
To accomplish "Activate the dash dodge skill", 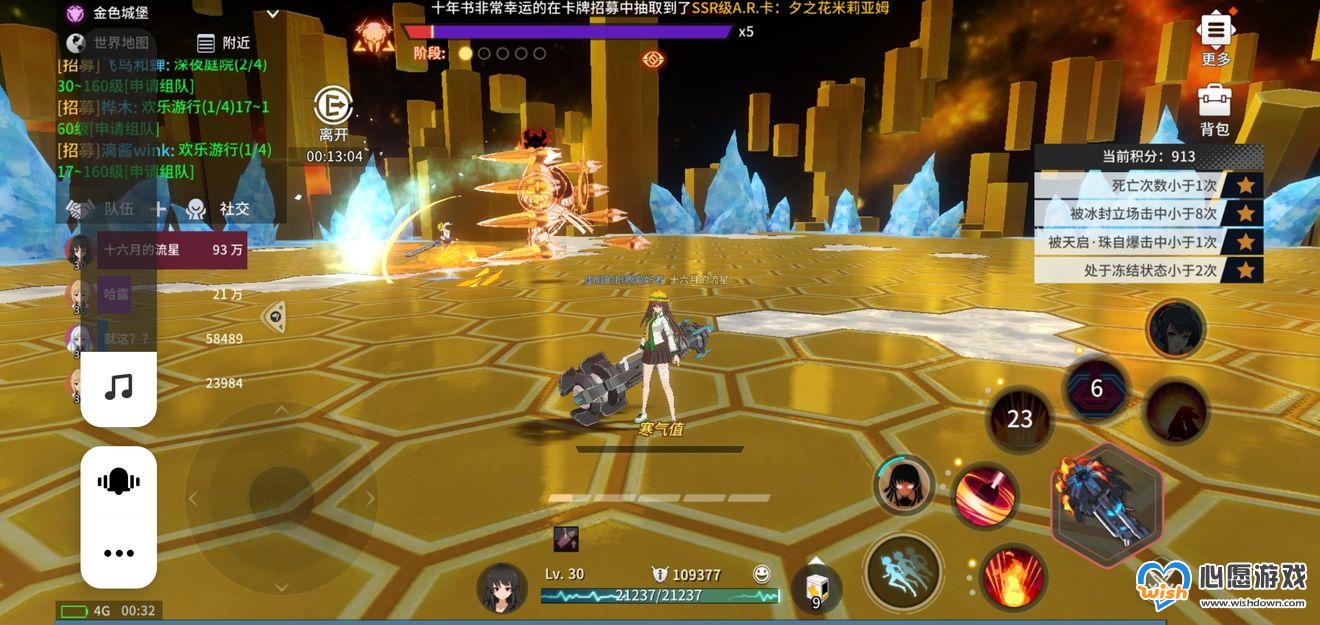I will (x=903, y=573).
